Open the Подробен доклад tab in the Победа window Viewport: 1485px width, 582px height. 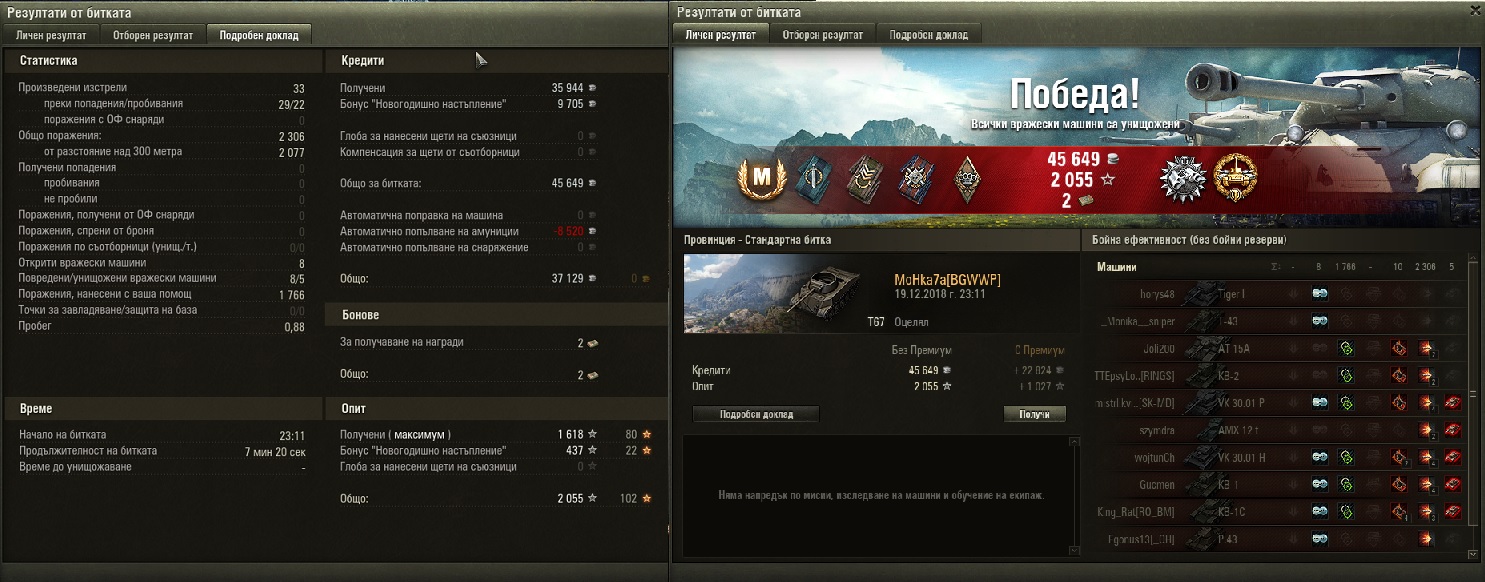(928, 35)
